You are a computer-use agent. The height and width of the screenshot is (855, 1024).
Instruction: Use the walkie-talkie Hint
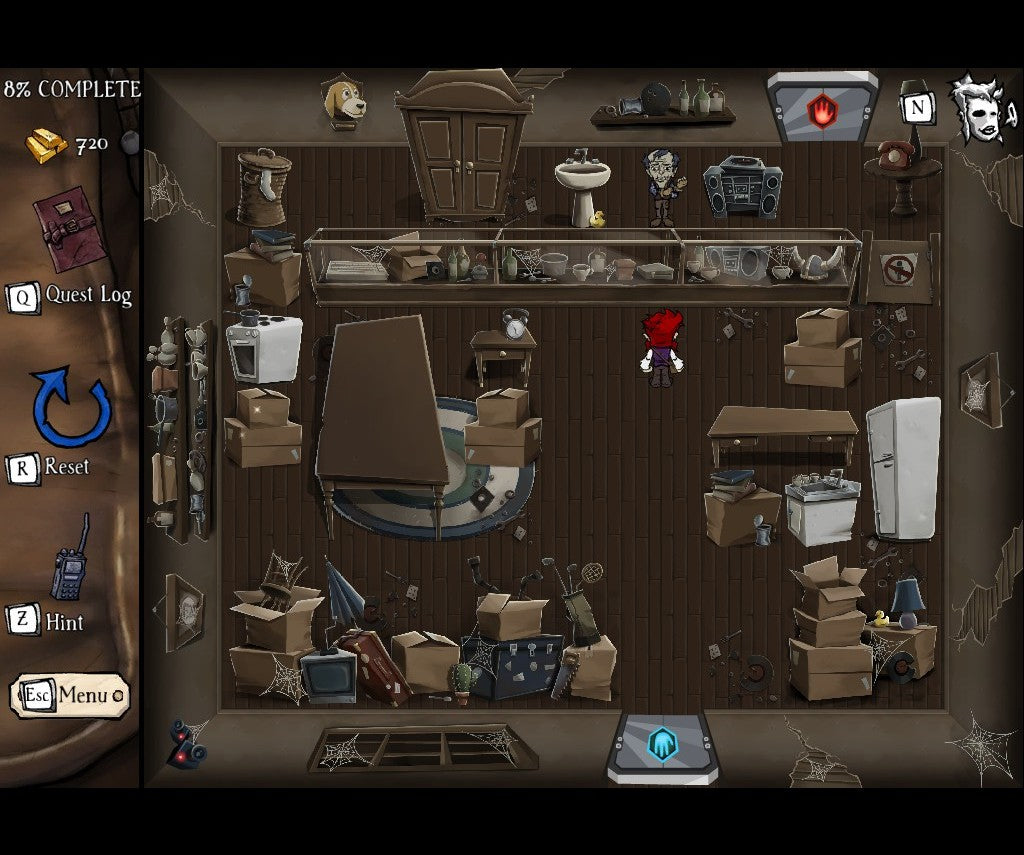click(70, 562)
